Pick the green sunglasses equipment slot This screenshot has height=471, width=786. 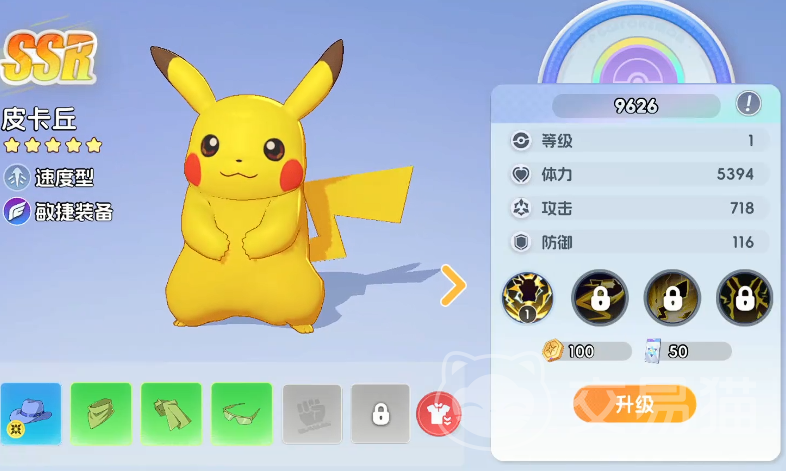click(241, 413)
